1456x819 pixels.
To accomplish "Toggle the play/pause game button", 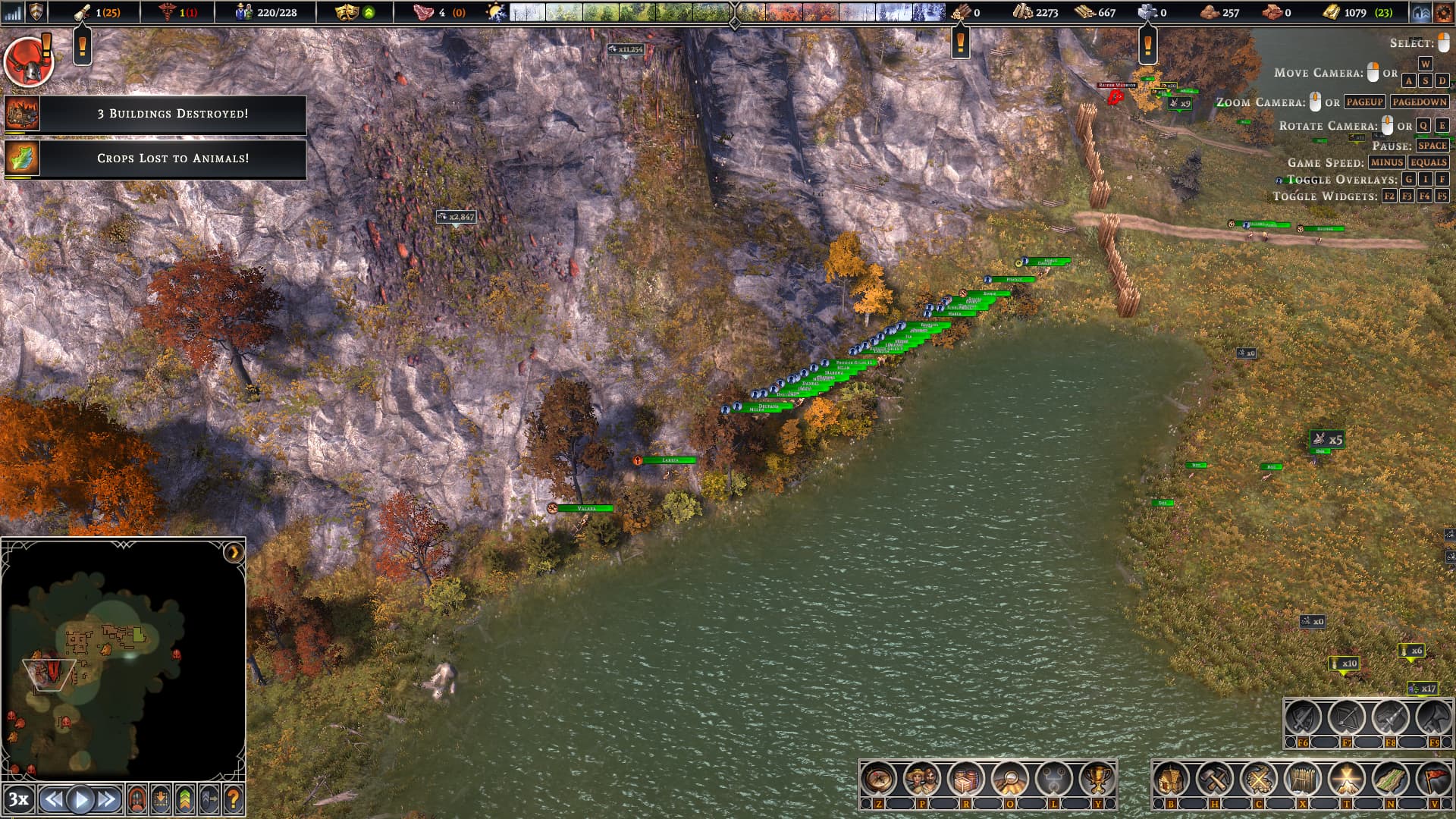I will point(80,799).
